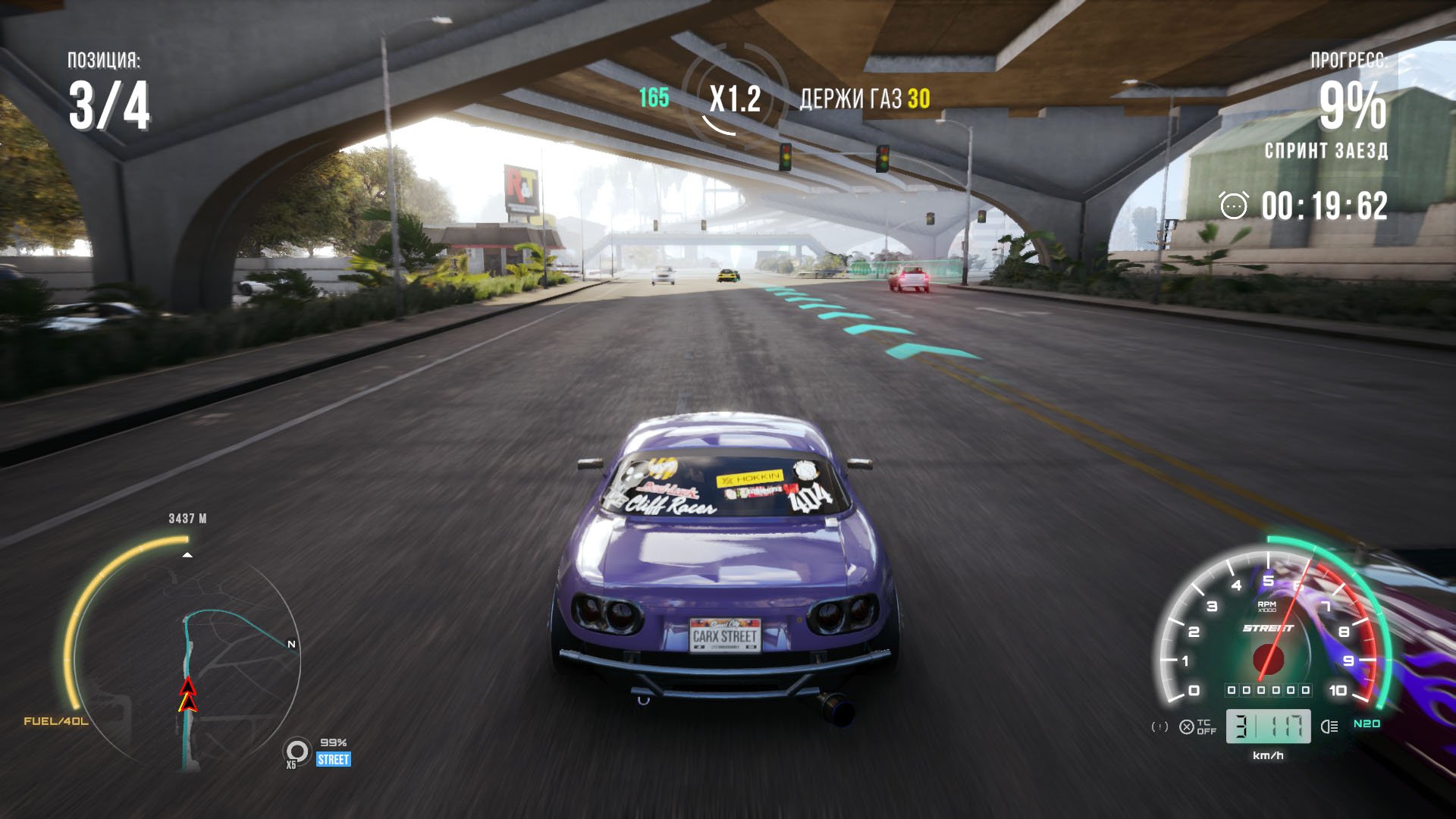
Task: Toggle the TC OFF traction control indicator
Action: (x=1198, y=727)
